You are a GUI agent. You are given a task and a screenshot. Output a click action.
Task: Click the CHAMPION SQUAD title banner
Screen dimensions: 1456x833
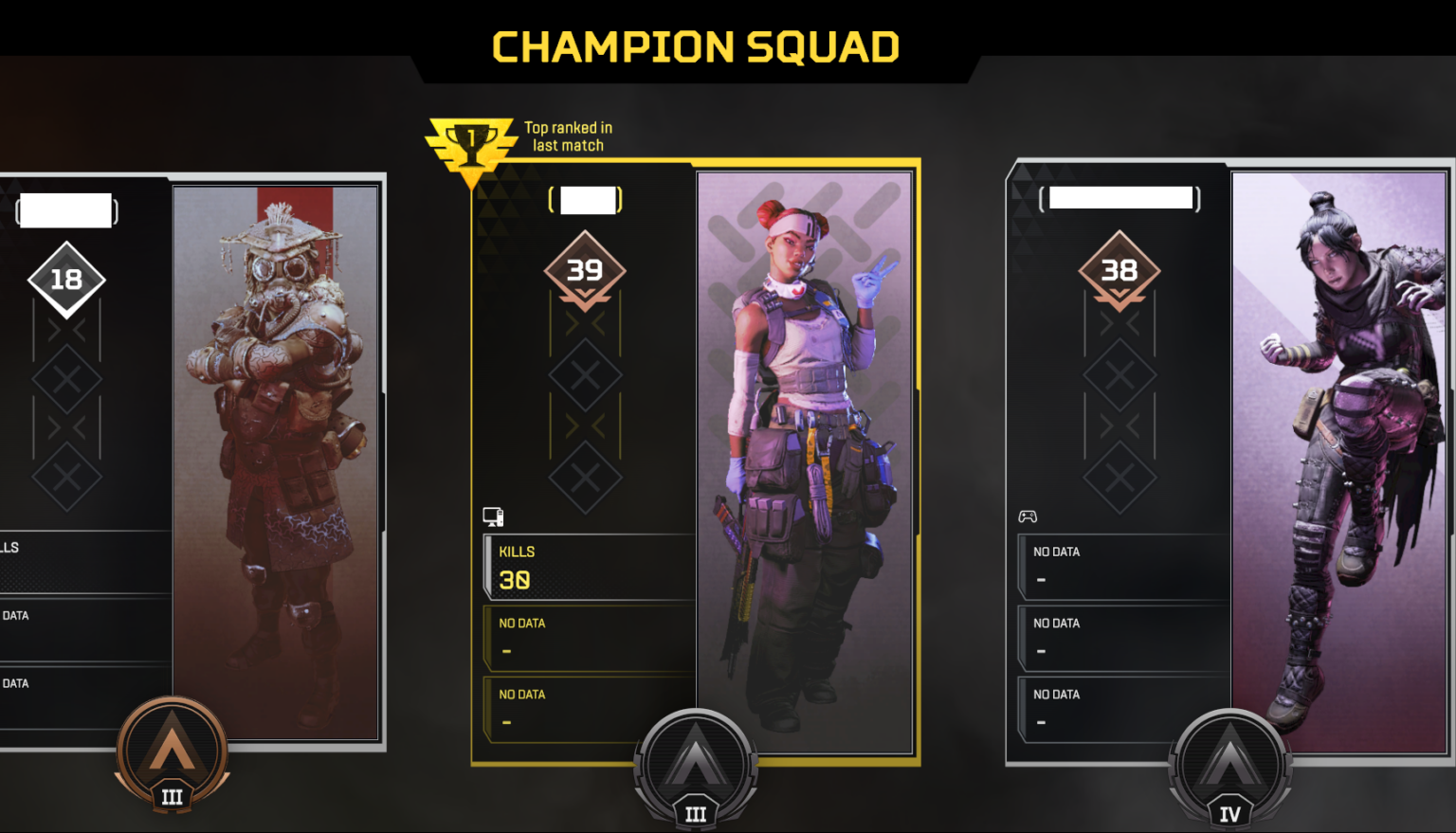click(695, 45)
